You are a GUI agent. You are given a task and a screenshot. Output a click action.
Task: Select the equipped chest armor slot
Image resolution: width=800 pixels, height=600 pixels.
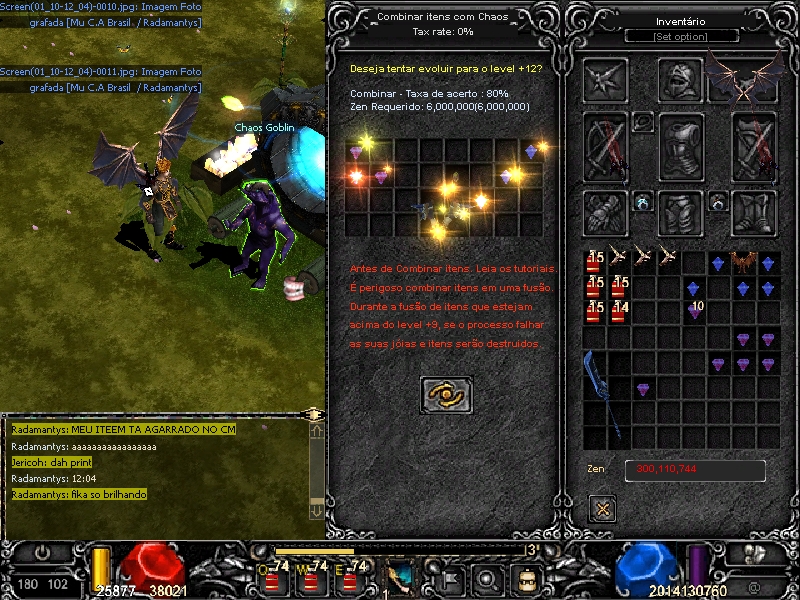(x=681, y=145)
